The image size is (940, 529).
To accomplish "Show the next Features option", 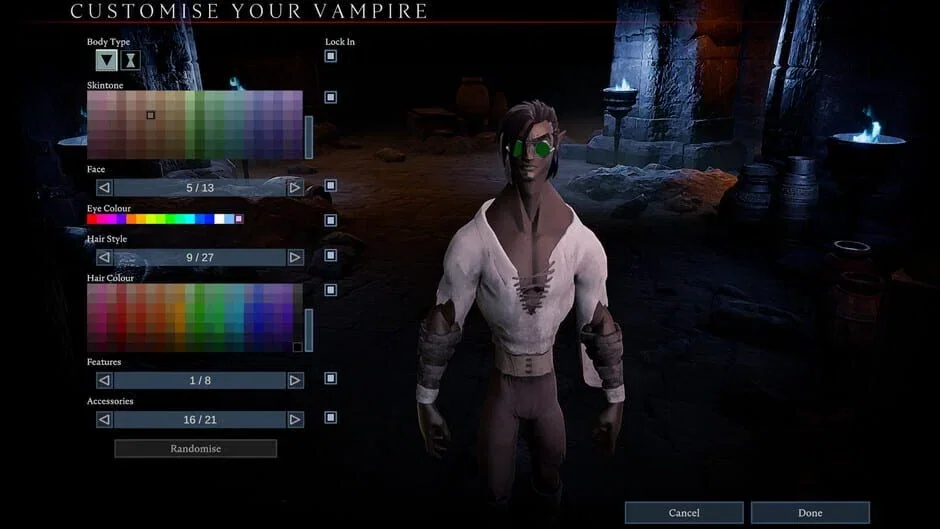I will click(295, 380).
